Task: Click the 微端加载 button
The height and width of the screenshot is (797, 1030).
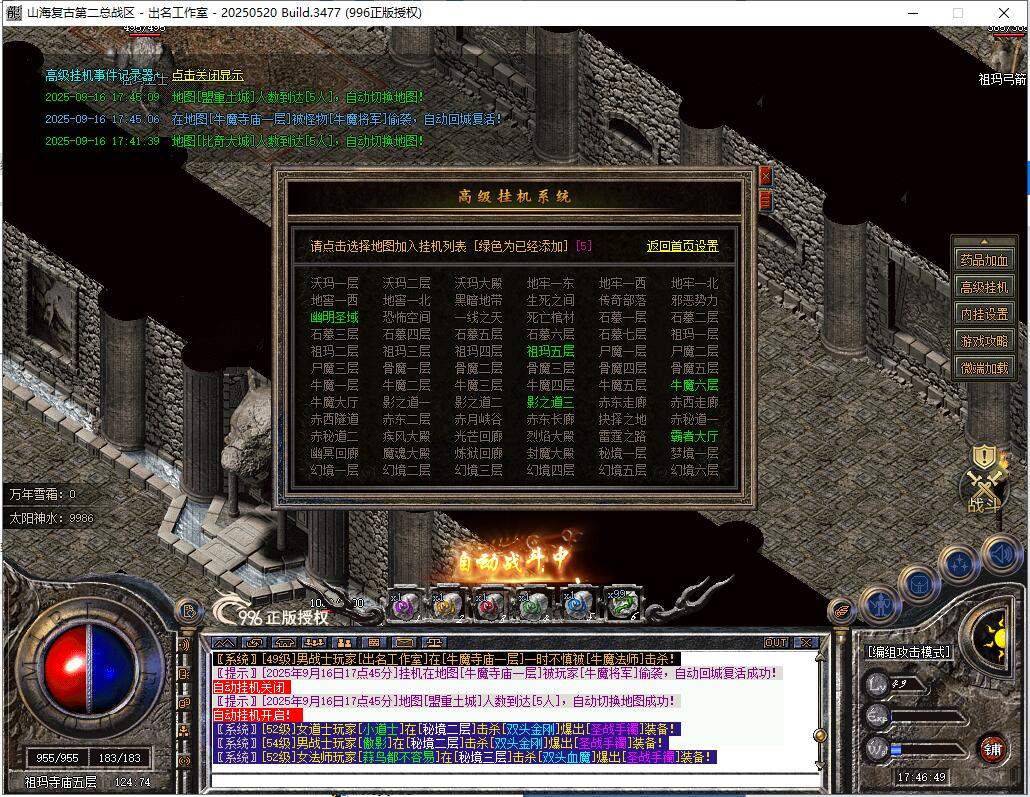Action: tap(984, 368)
